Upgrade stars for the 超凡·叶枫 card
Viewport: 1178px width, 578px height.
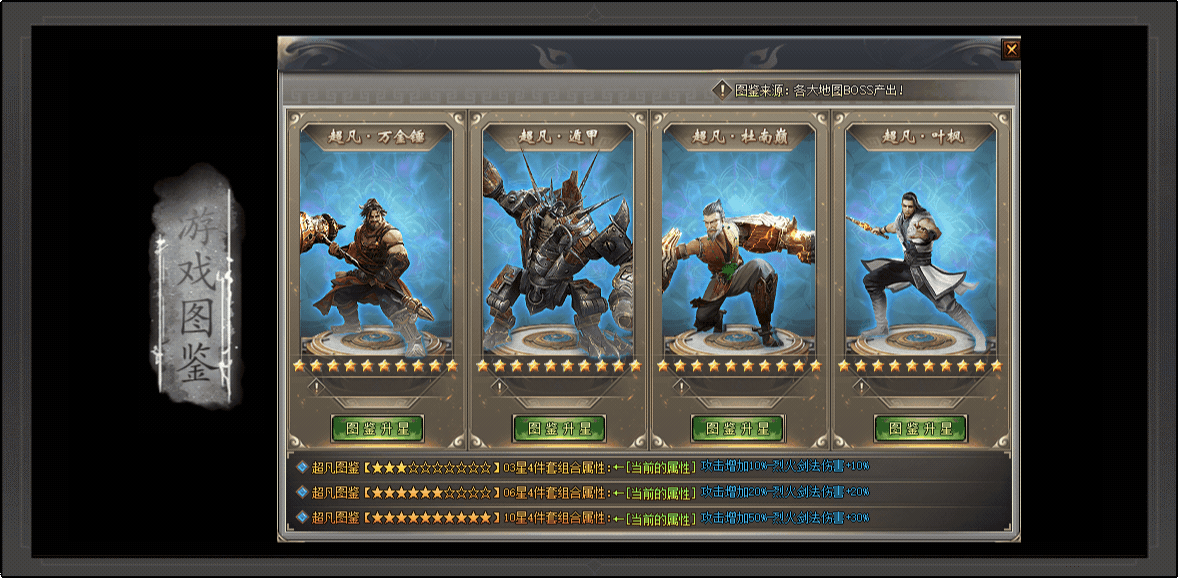920,428
